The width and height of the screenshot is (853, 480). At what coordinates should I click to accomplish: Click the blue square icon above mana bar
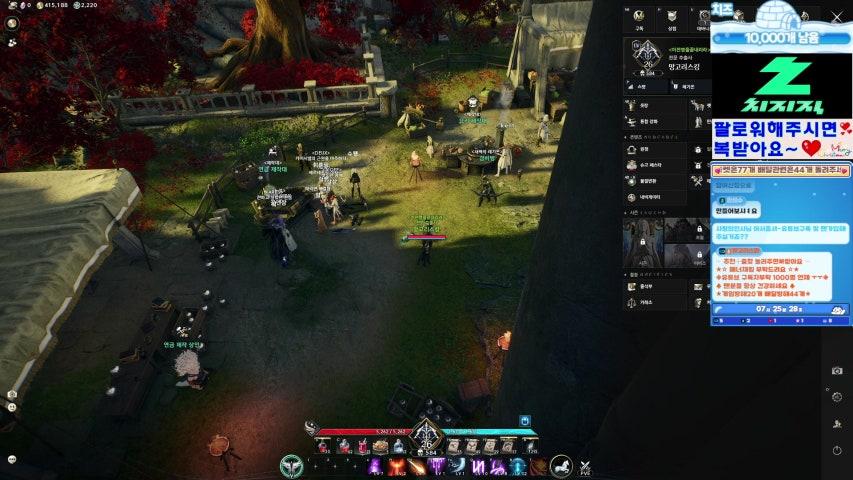pos(524,421)
